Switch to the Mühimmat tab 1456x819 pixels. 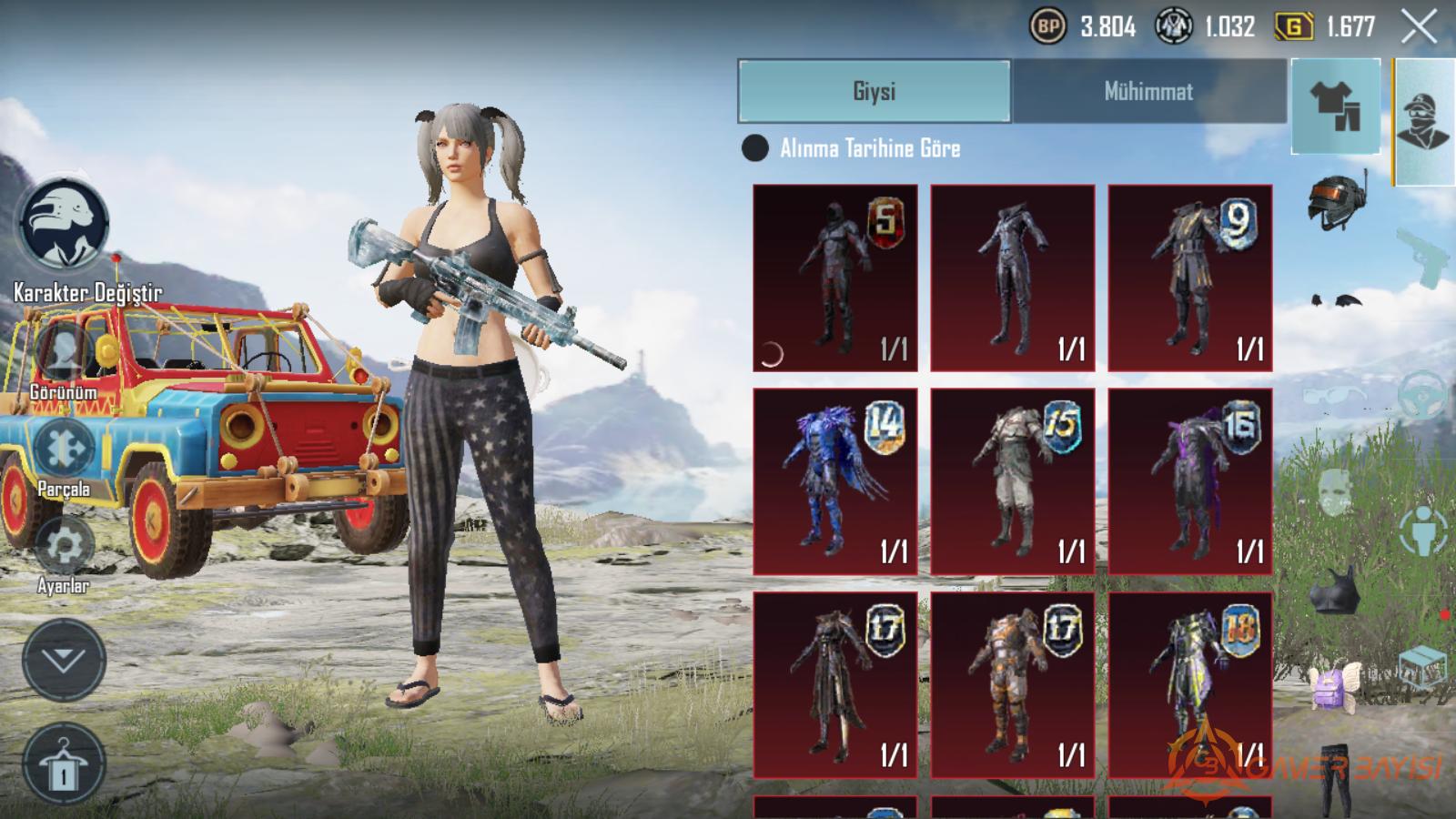click(x=1148, y=91)
